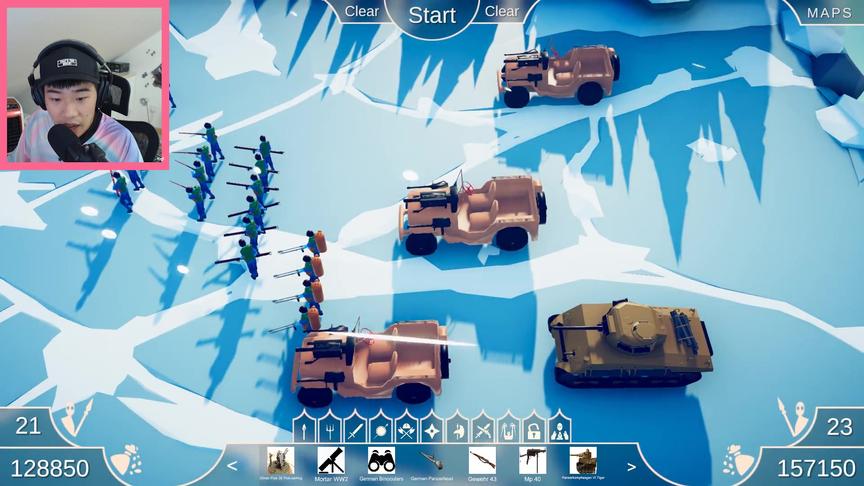Select the Mortar WW2 unit
Image resolution: width=864 pixels, height=486 pixels.
pos(331,463)
